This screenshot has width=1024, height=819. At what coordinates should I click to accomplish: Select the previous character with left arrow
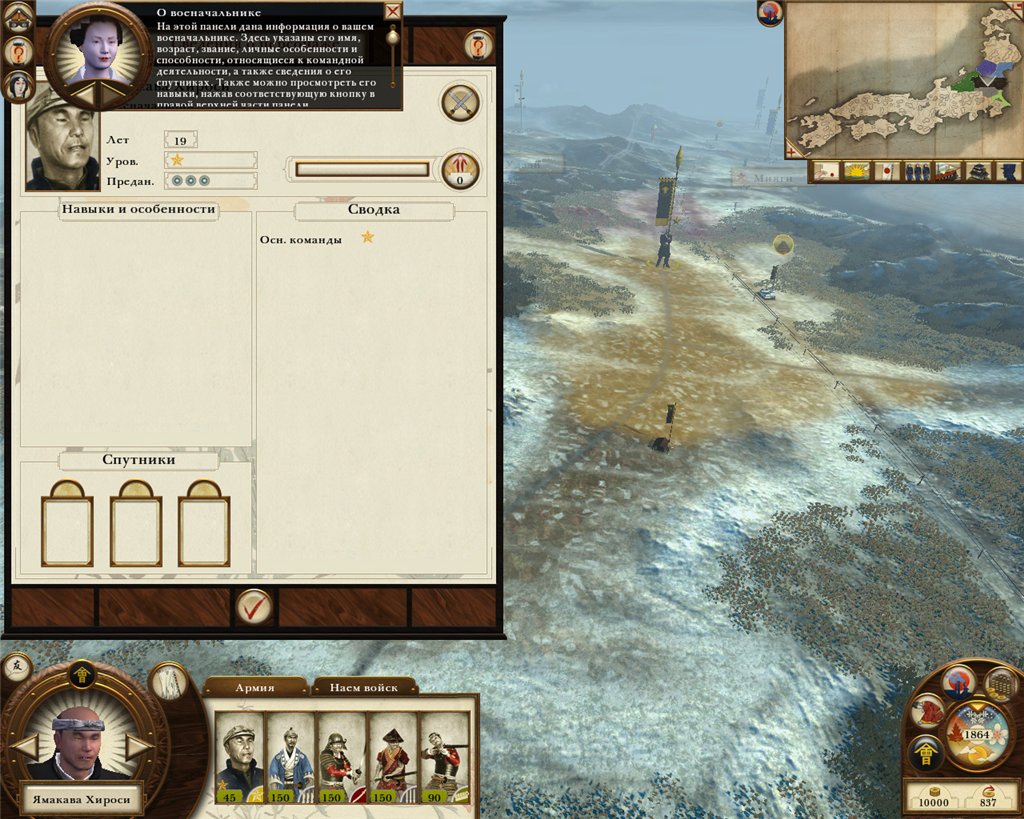pos(24,746)
